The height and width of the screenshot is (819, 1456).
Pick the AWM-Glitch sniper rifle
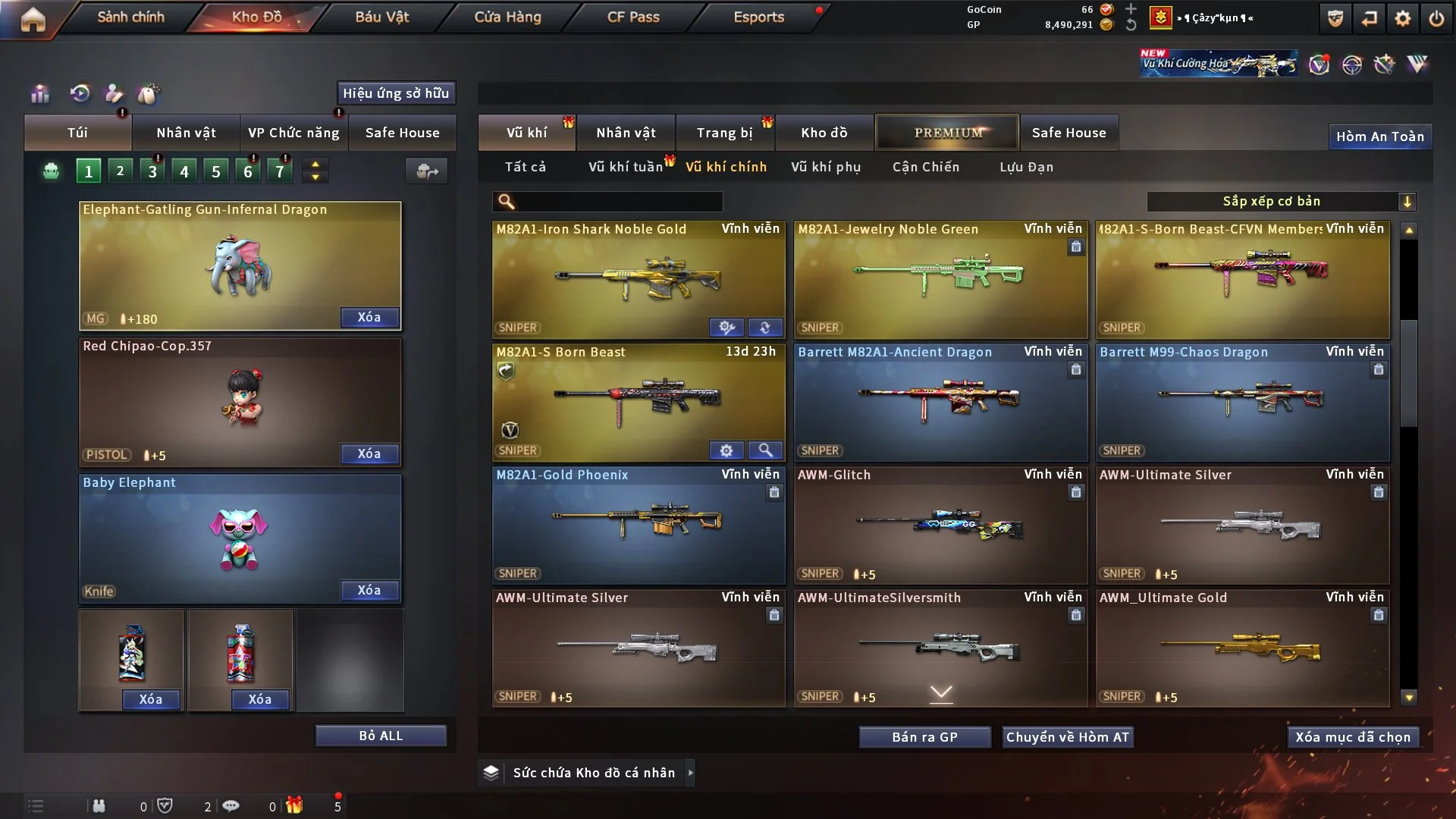pos(940,525)
